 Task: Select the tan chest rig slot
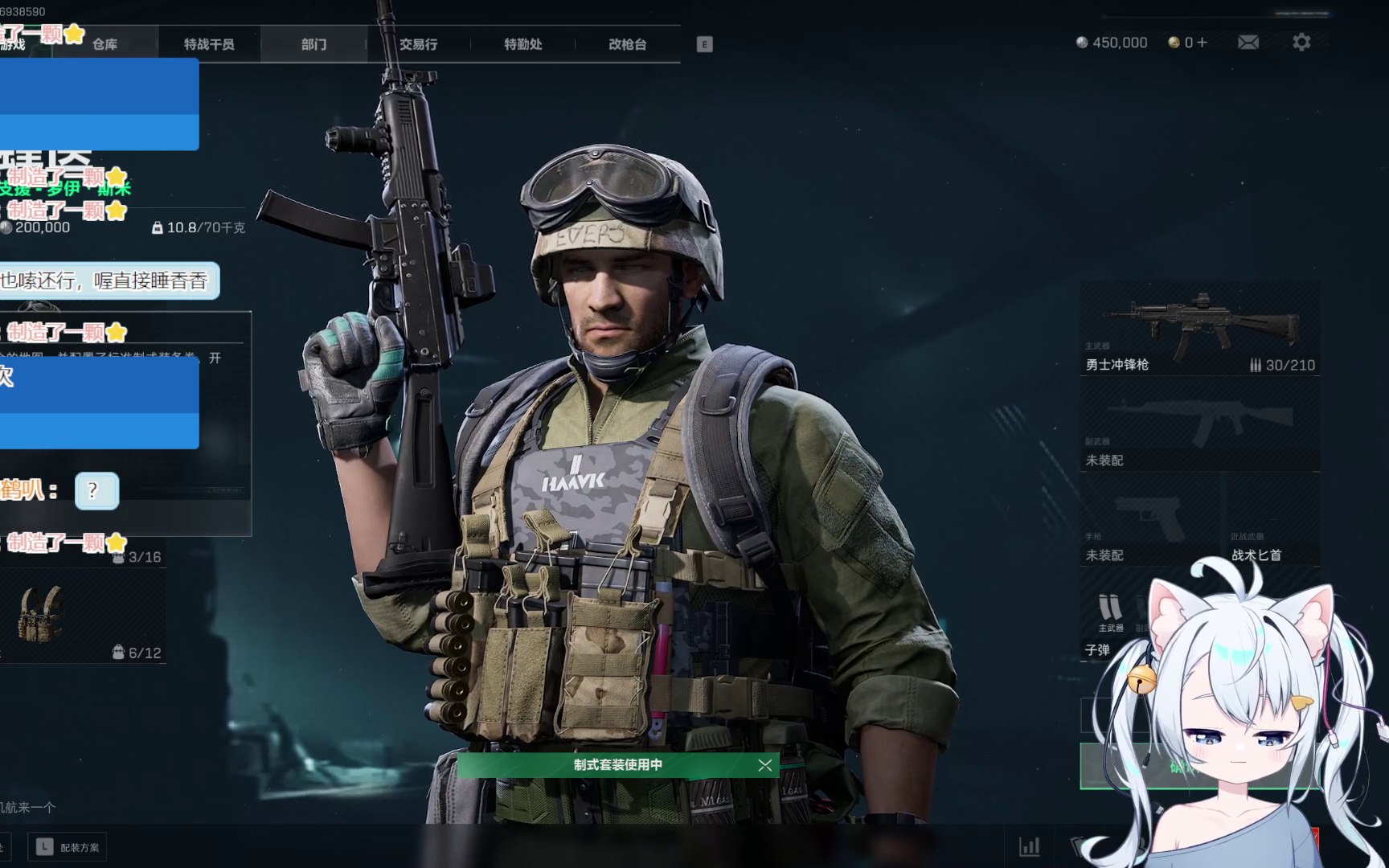point(42,615)
